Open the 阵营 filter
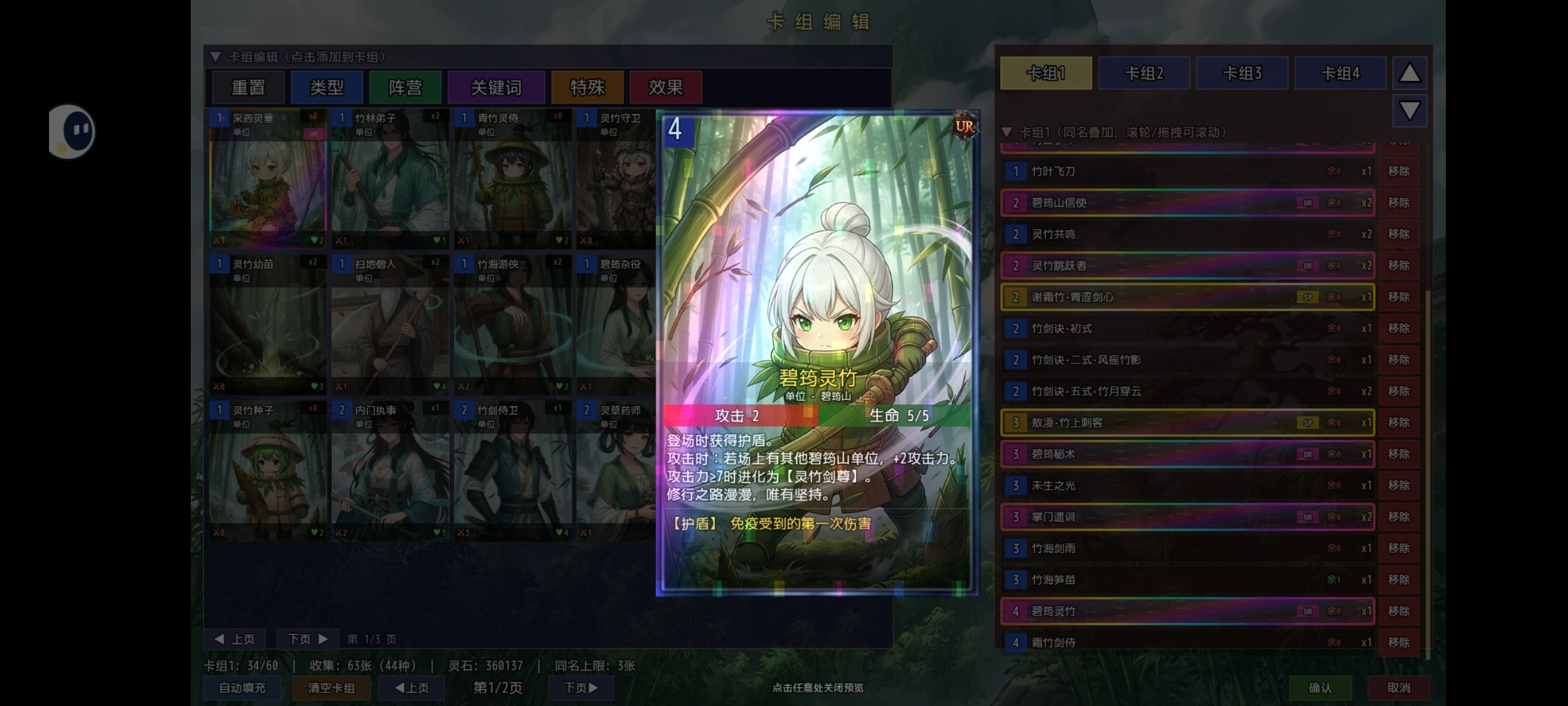This screenshot has height=706, width=1568. coord(405,87)
